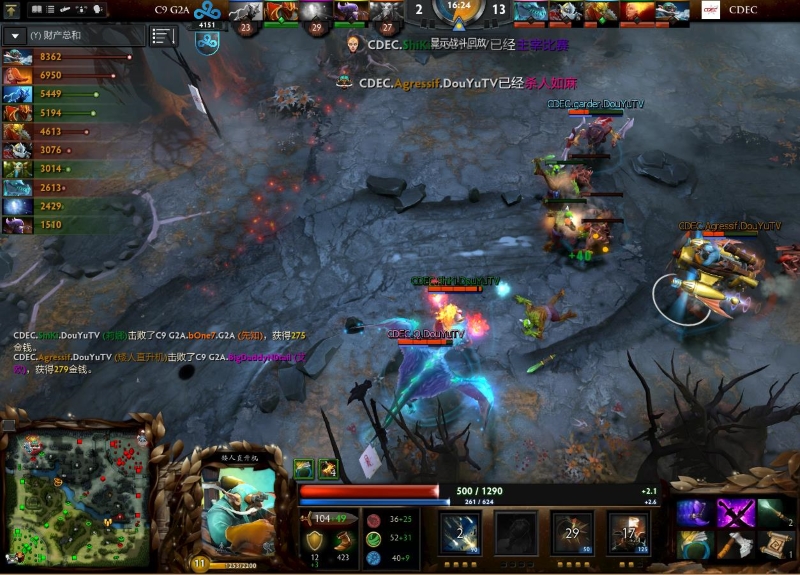Open the net worth stat dropdown
This screenshot has width=800, height=575.
click(x=15, y=36)
